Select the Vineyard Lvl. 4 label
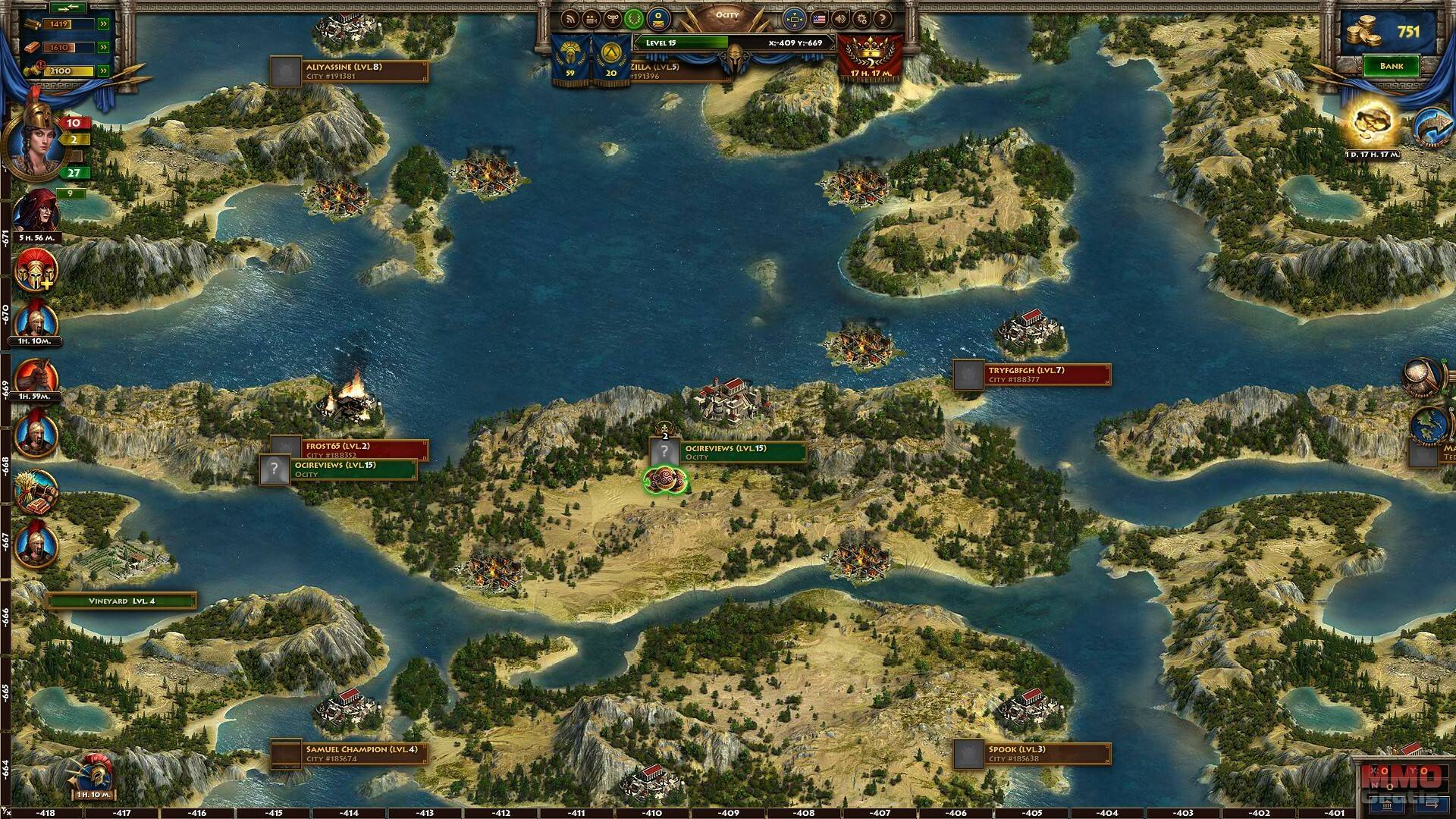The width and height of the screenshot is (1456, 819). (x=121, y=601)
